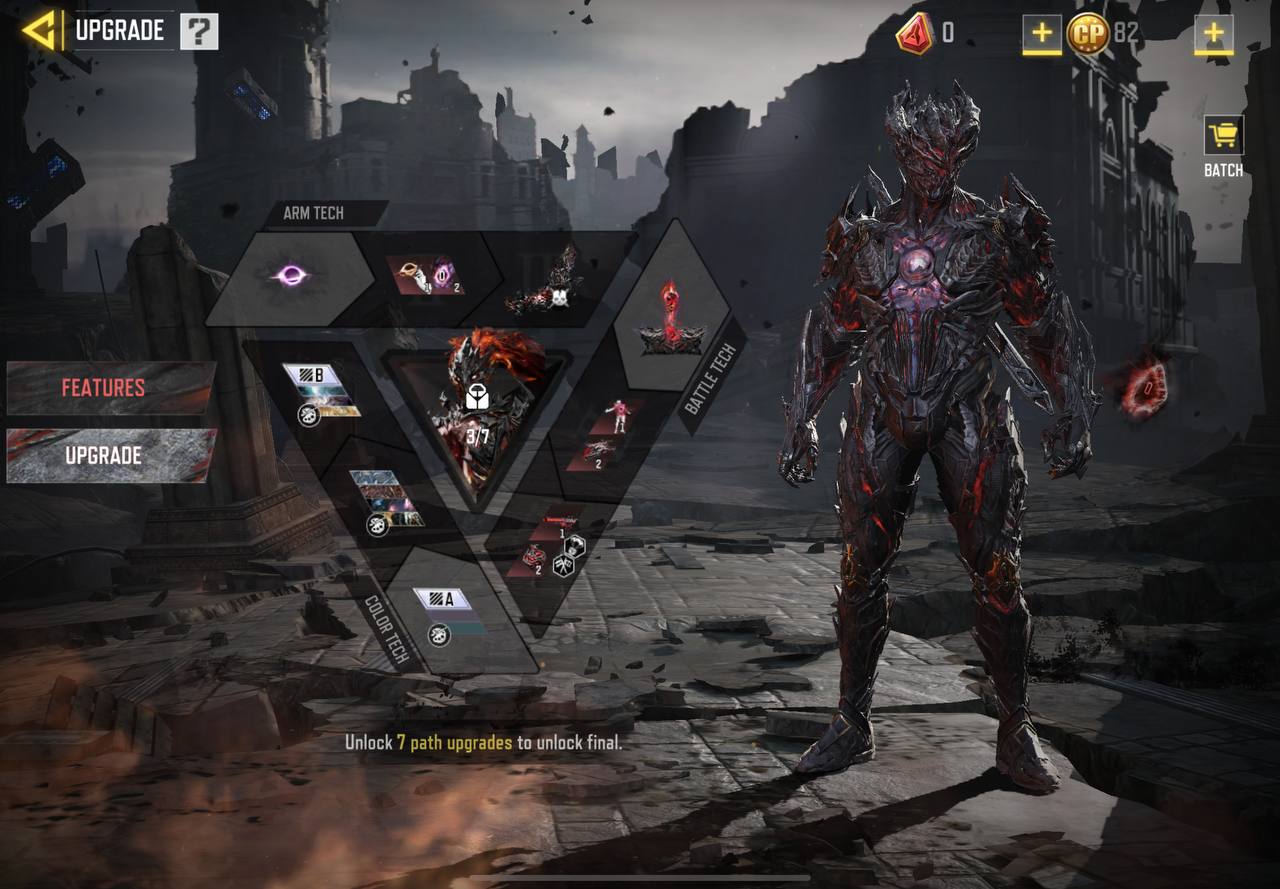Go back using the yellow arrow
1280x889 pixels.
[40, 30]
